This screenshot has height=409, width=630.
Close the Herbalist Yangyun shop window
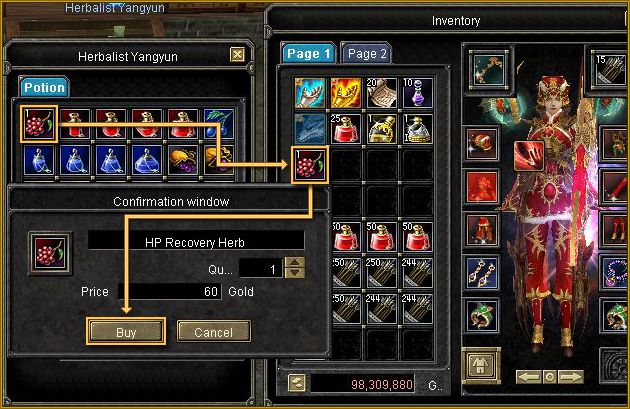237,55
